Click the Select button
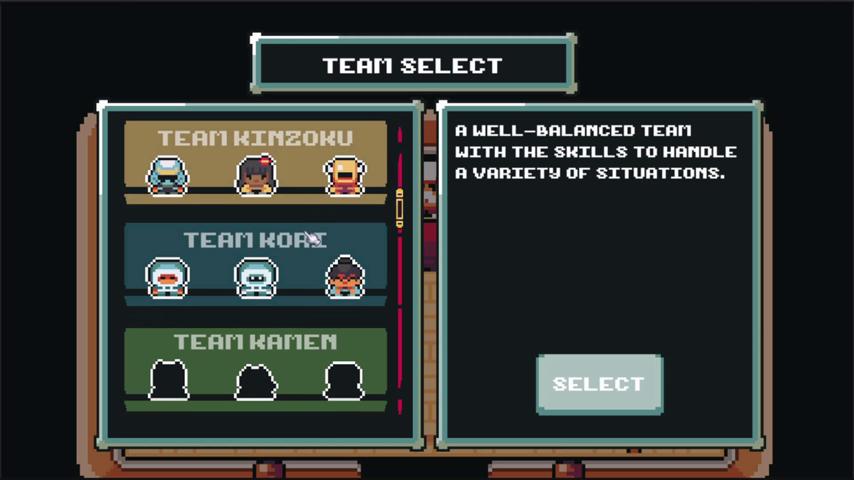Image resolution: width=854 pixels, height=480 pixels. coord(599,384)
